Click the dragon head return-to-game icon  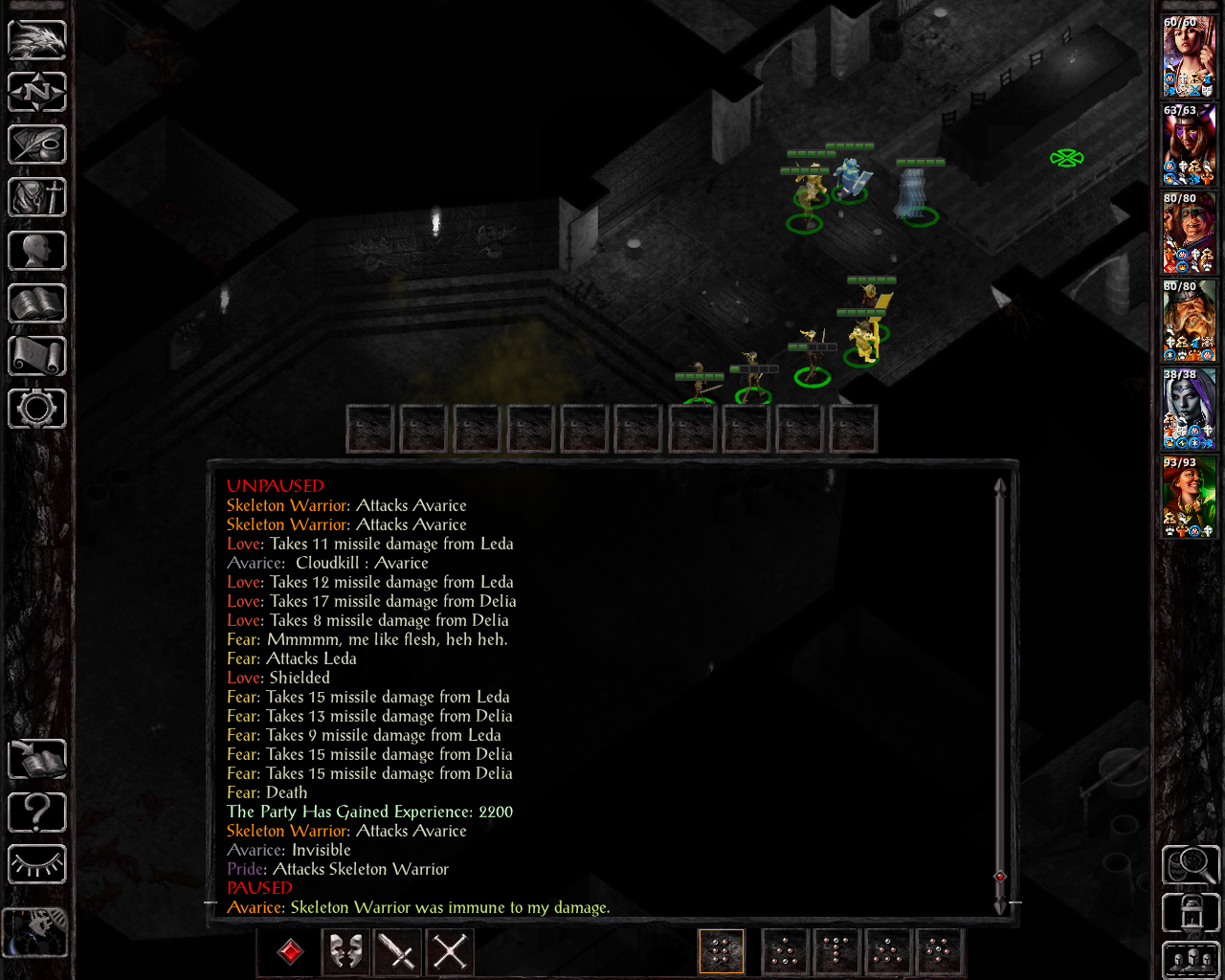click(37, 40)
